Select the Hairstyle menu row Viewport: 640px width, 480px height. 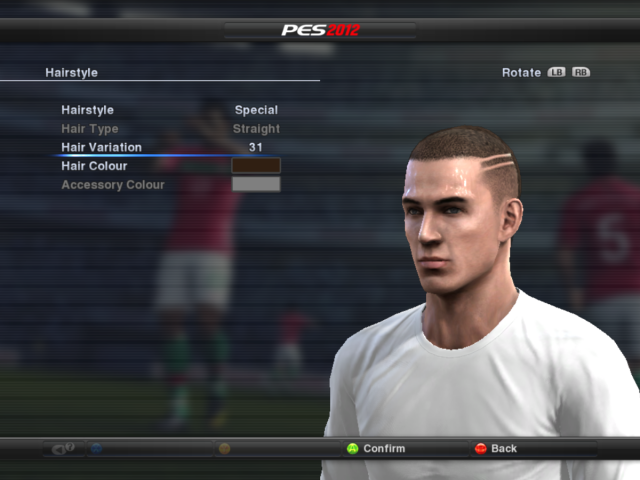click(x=88, y=110)
